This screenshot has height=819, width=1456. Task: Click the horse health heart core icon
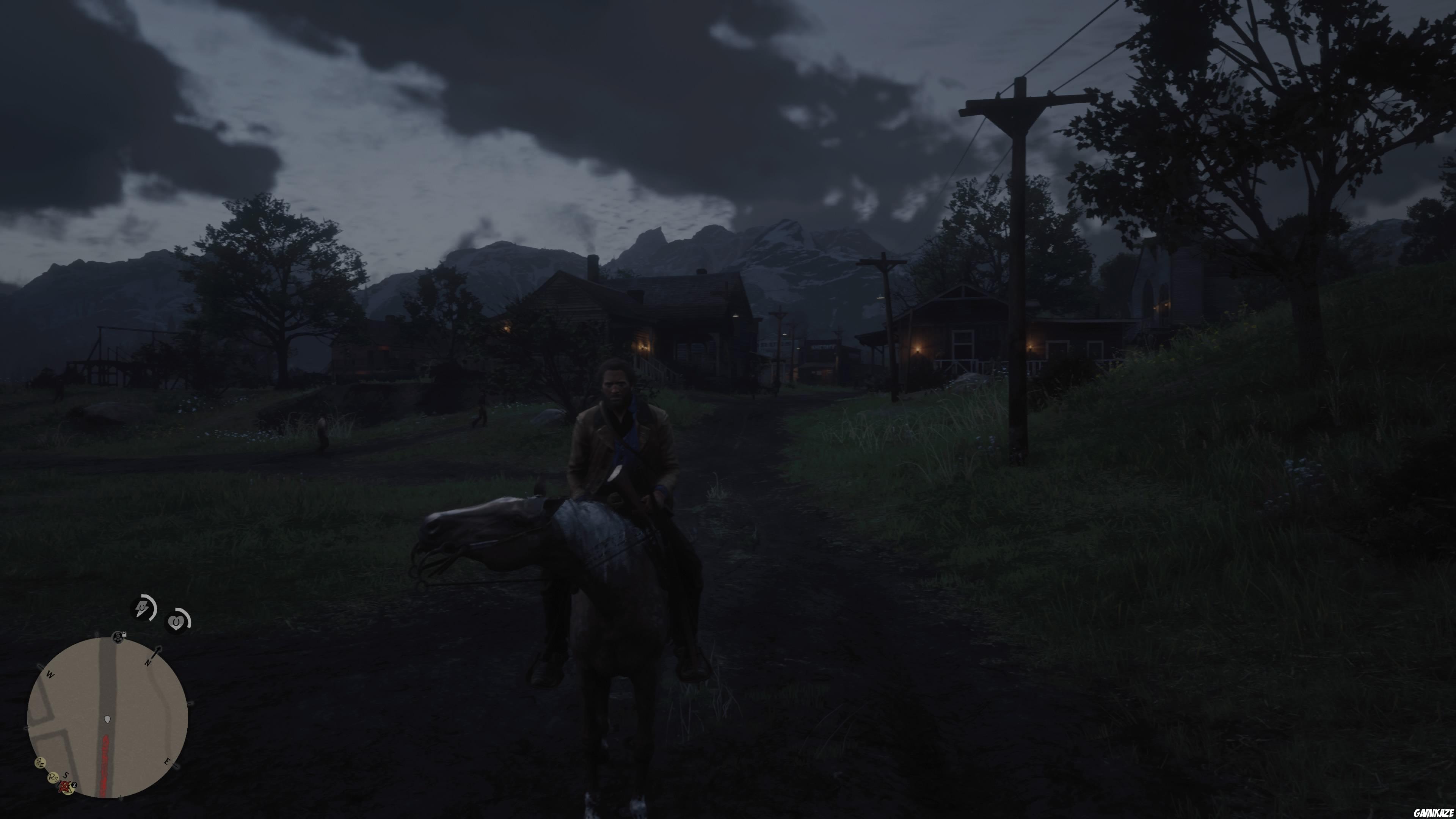176,622
